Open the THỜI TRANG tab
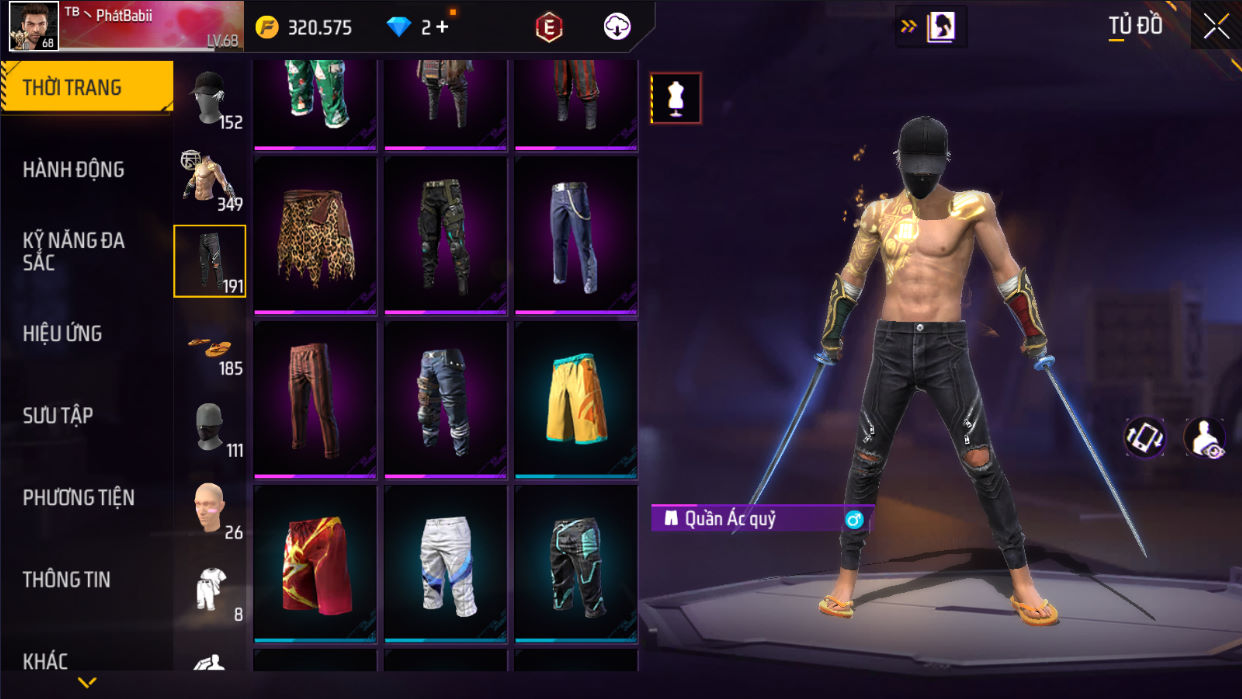 pyautogui.click(x=86, y=88)
